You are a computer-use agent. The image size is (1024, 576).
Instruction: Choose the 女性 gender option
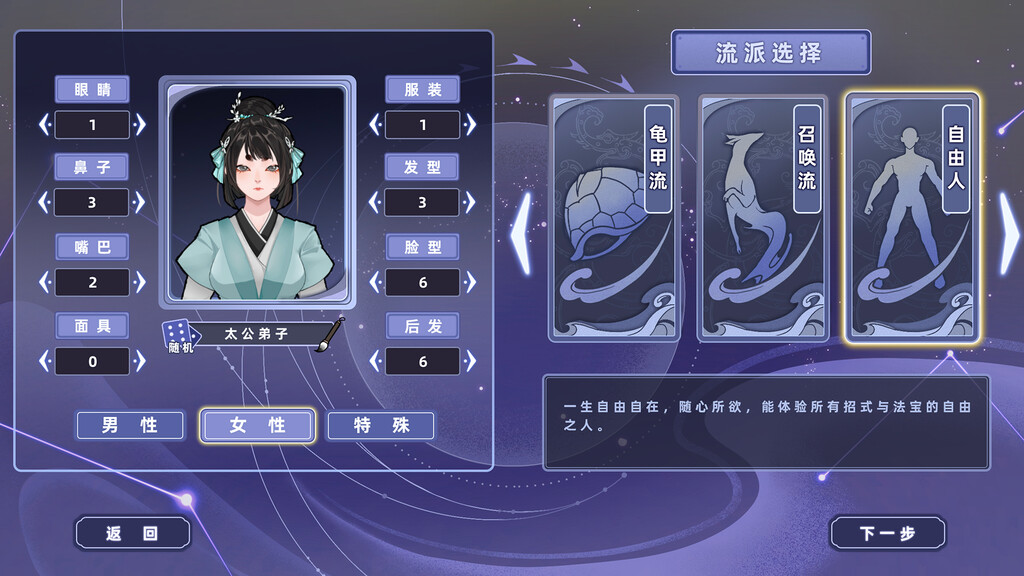click(x=257, y=425)
